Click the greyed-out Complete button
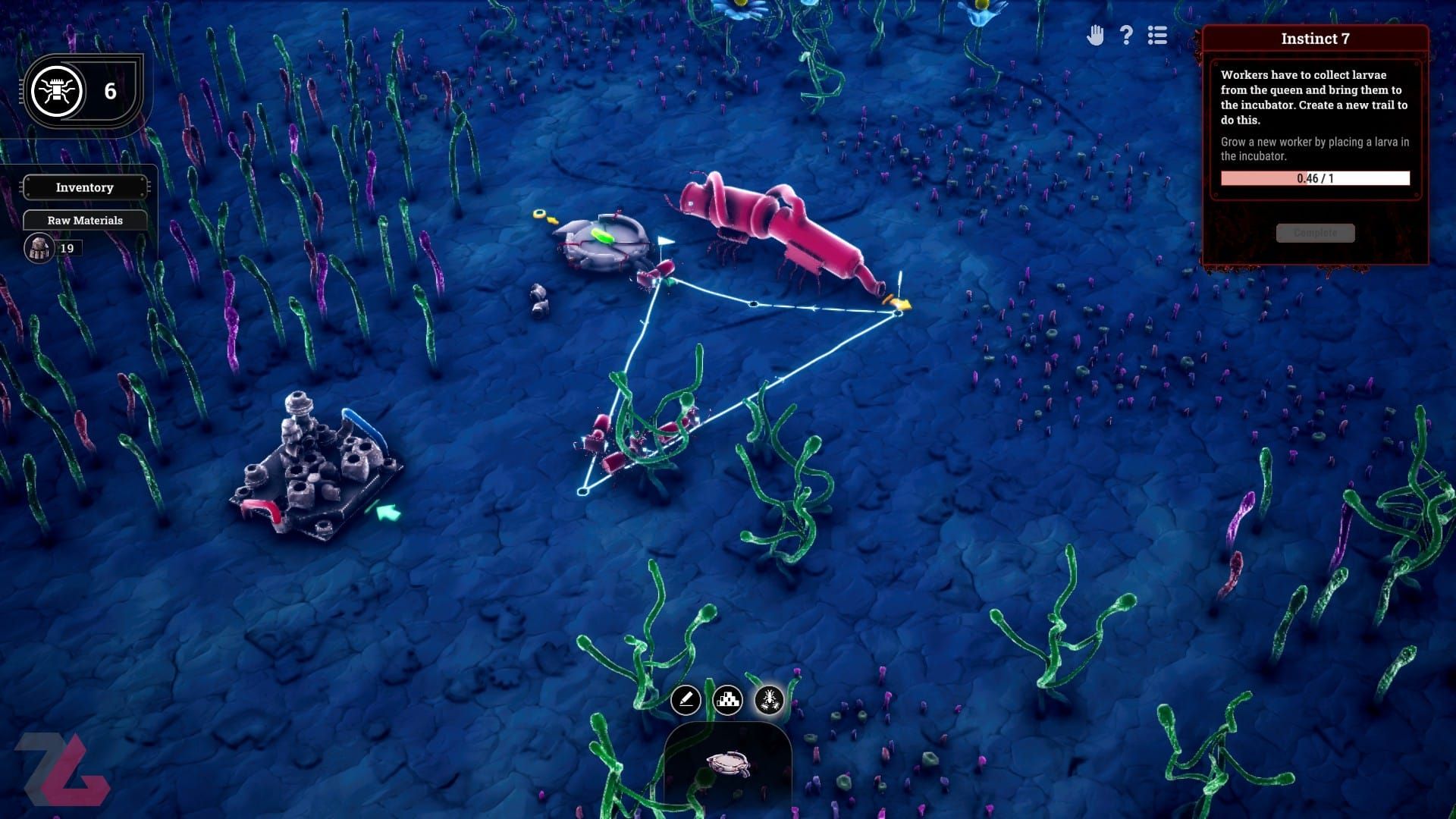Image resolution: width=1456 pixels, height=819 pixels. point(1315,233)
